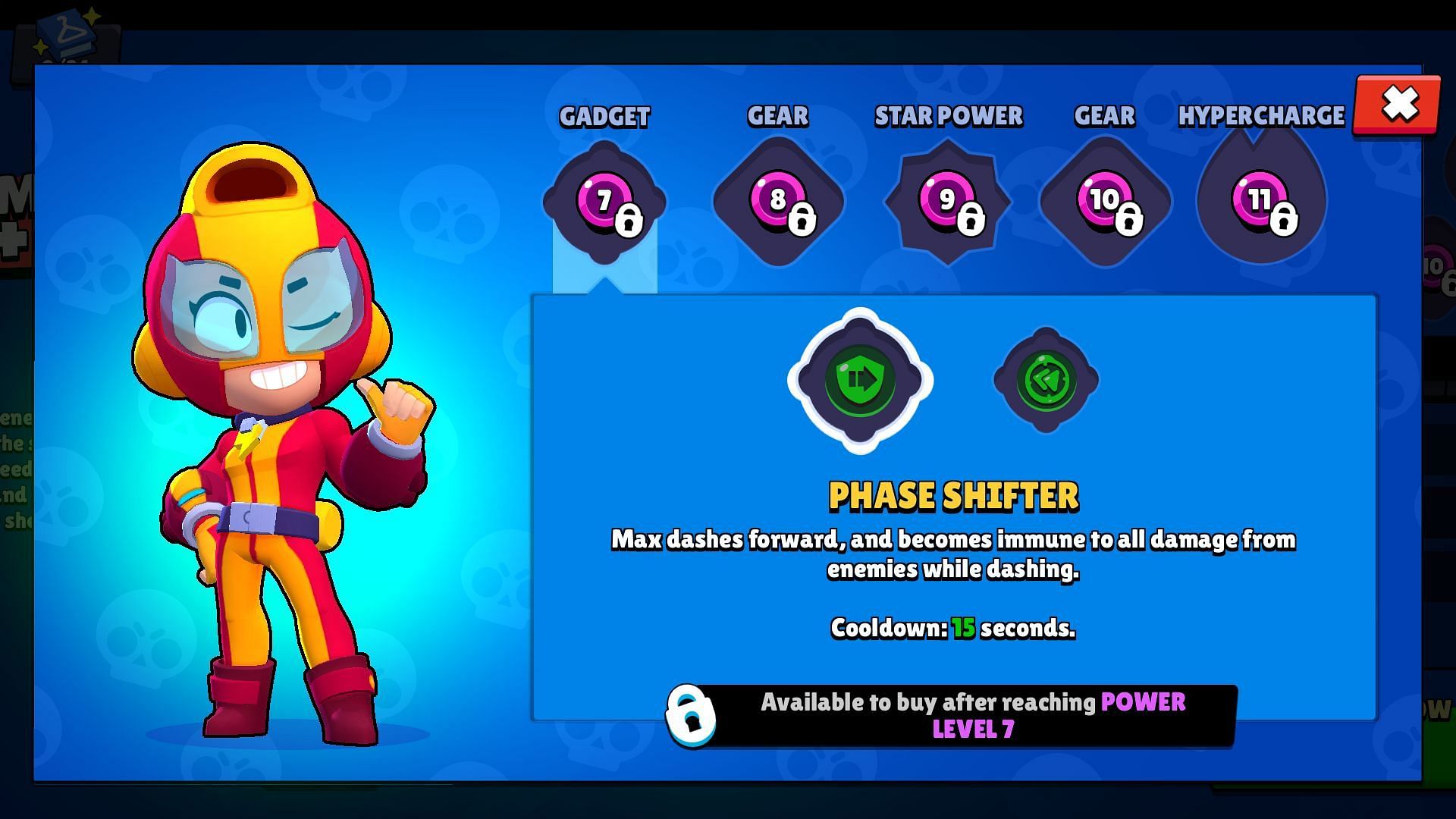The width and height of the screenshot is (1456, 819).
Task: Close the brawler upgrades popup
Action: (x=1398, y=105)
